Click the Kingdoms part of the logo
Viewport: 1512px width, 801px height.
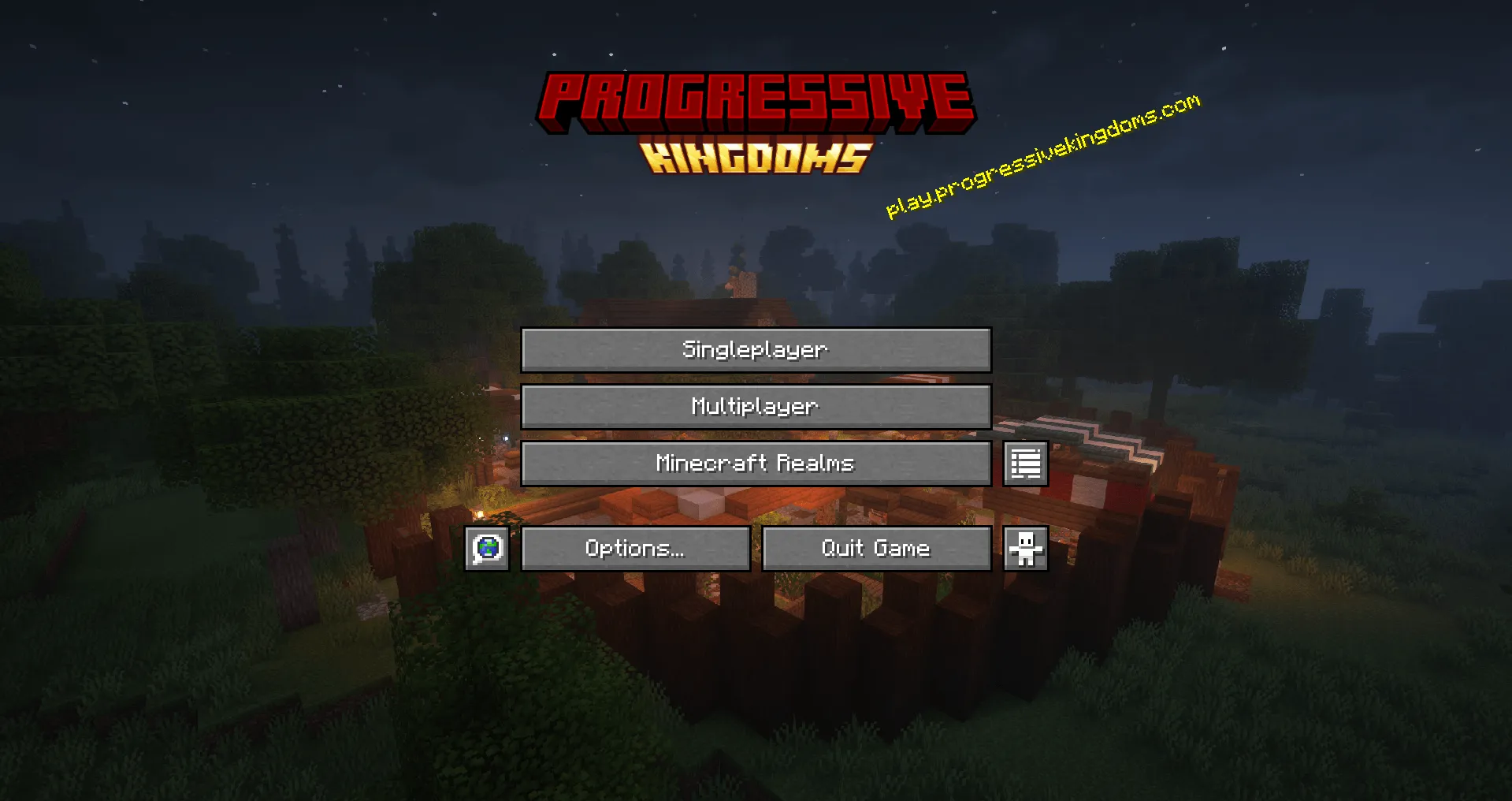click(x=754, y=159)
